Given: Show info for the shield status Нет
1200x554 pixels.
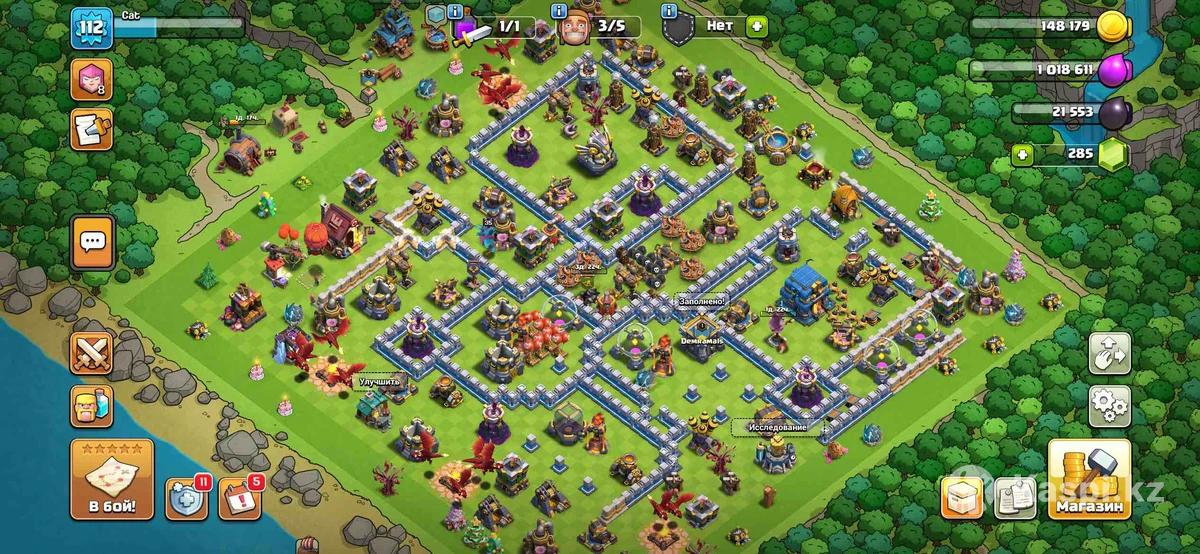Looking at the screenshot, I should [670, 11].
